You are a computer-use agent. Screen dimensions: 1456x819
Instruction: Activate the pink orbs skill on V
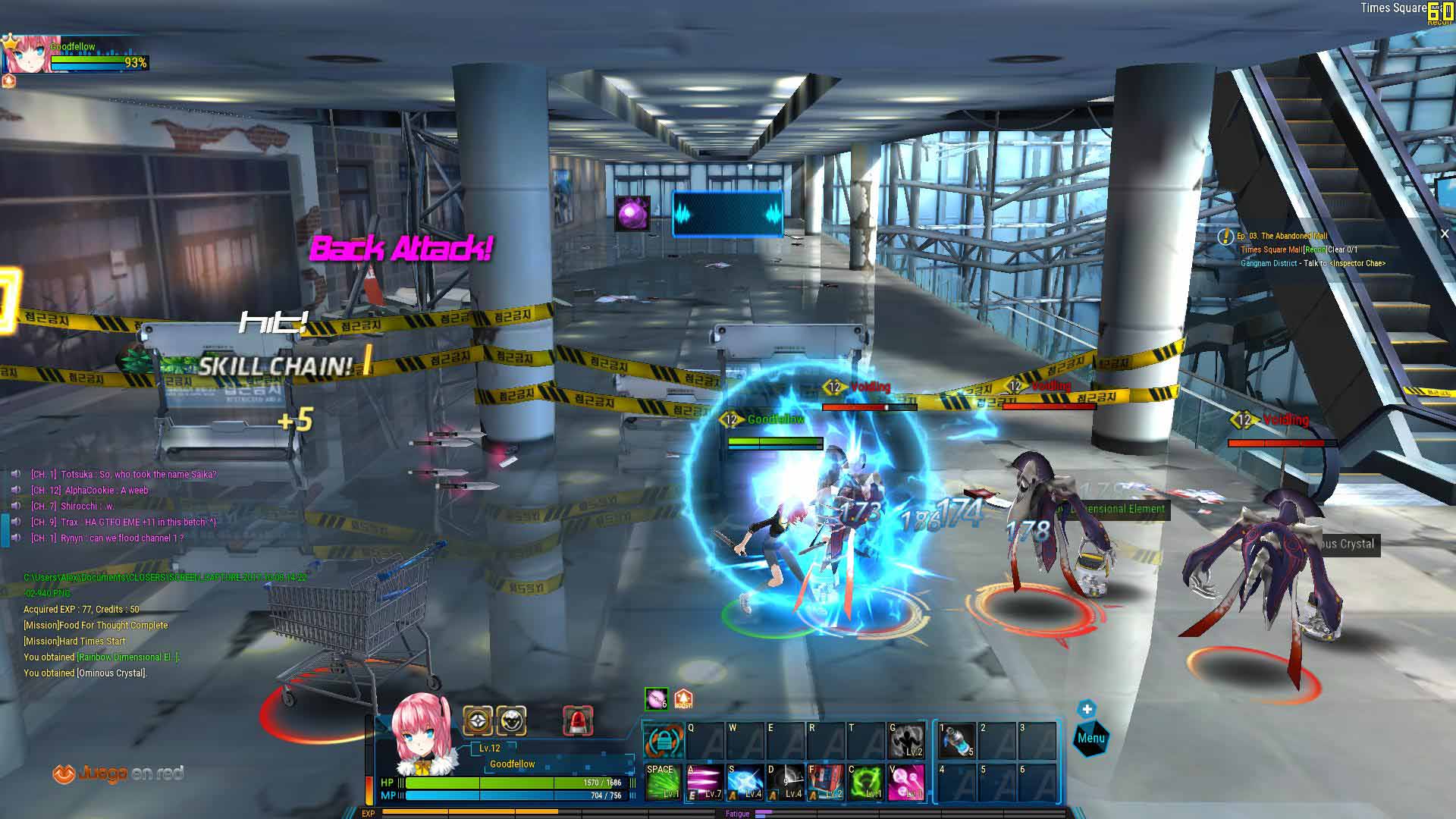point(906,782)
